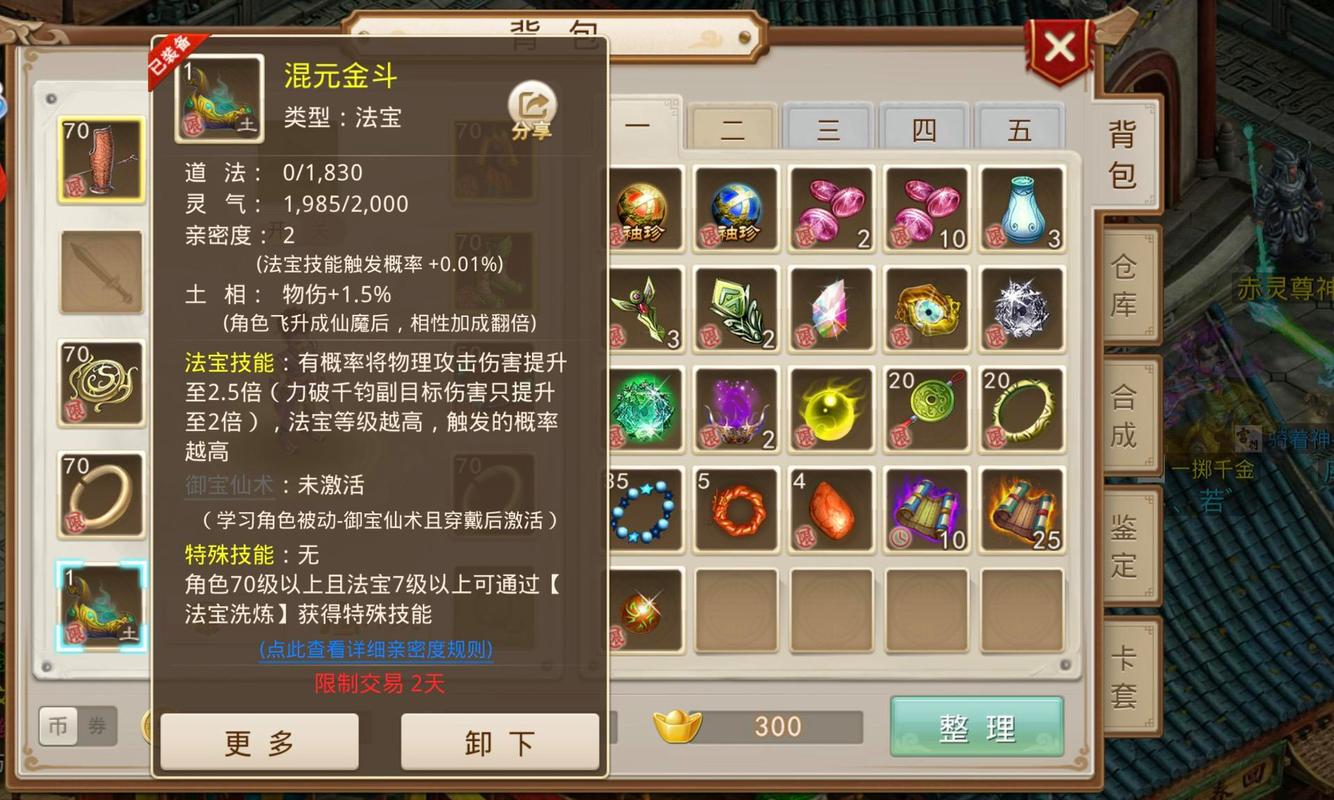The height and width of the screenshot is (800, 1334).
Task: Select the pink gems stacked 10
Action: (927, 209)
